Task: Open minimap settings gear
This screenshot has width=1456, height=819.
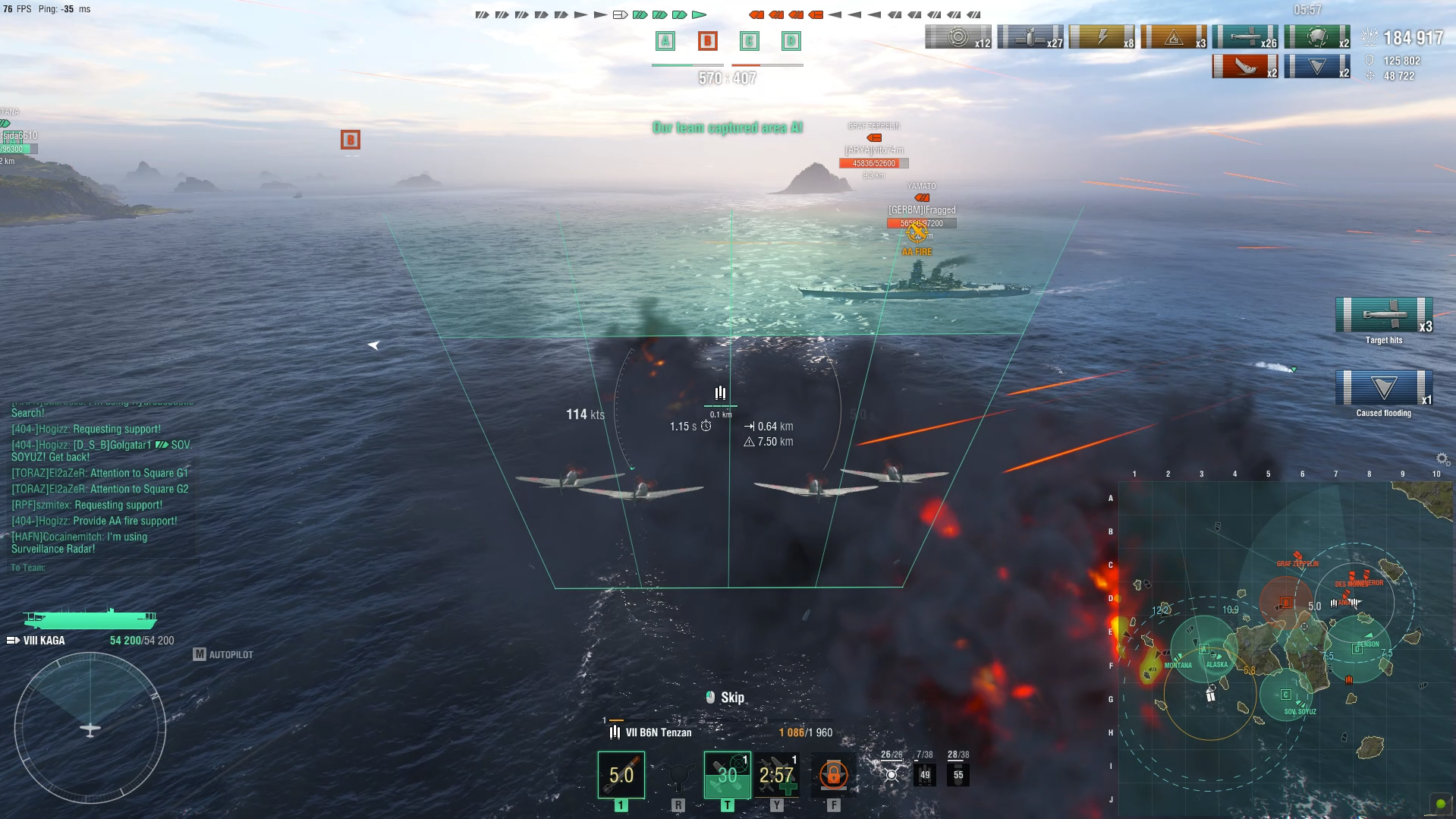Action: pyautogui.click(x=1442, y=458)
